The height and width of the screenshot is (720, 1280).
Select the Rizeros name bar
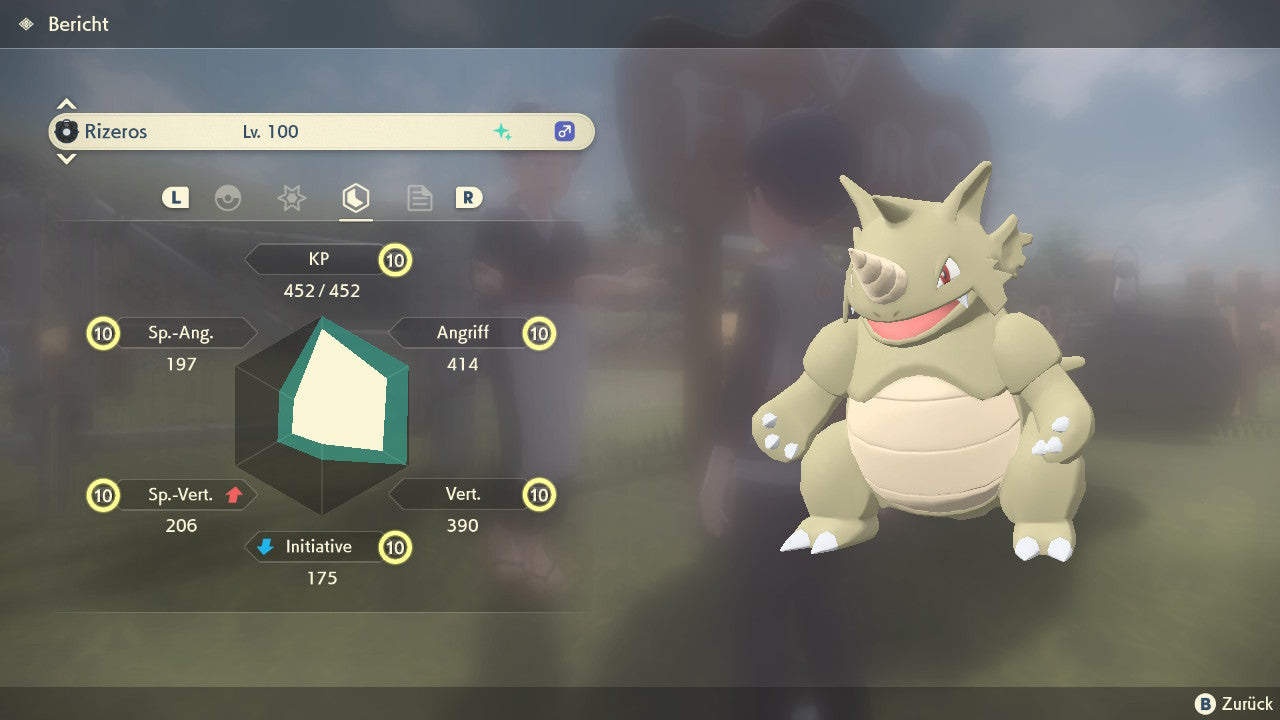[320, 131]
